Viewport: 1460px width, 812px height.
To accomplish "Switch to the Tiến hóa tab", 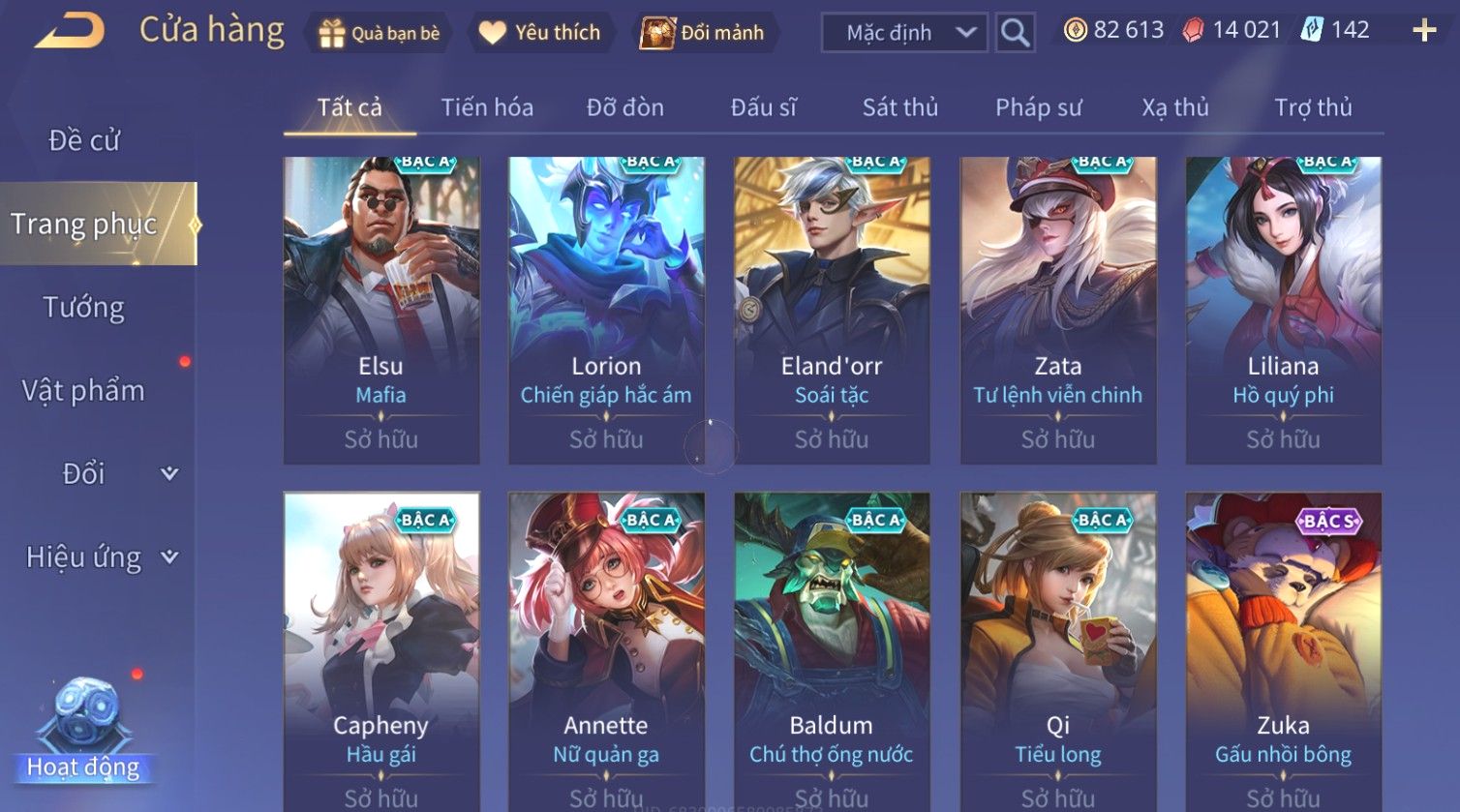I will (487, 107).
